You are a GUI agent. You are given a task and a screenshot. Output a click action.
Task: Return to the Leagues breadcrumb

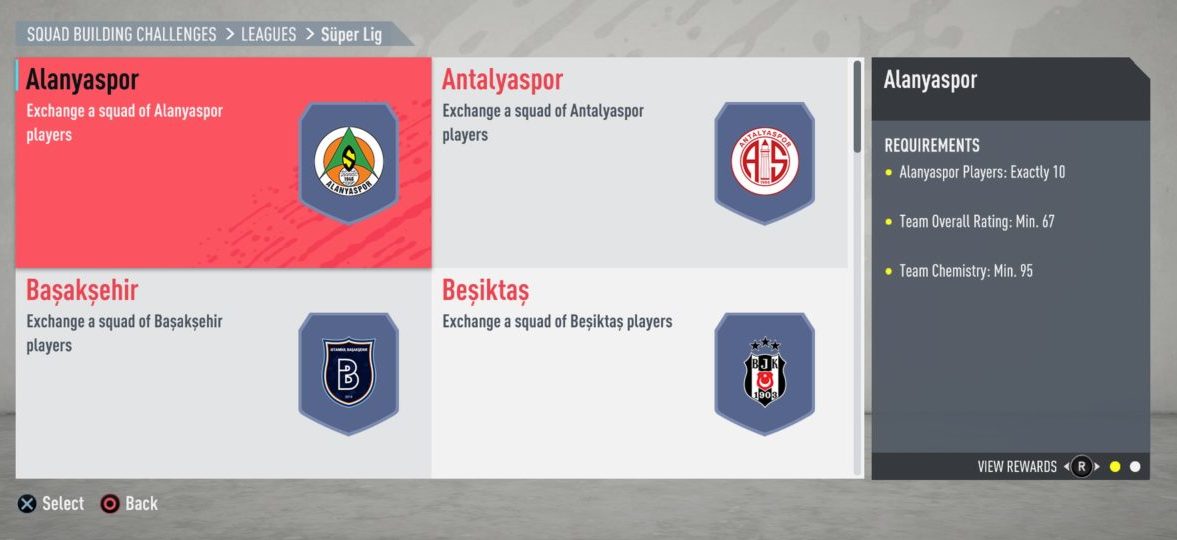point(268,34)
